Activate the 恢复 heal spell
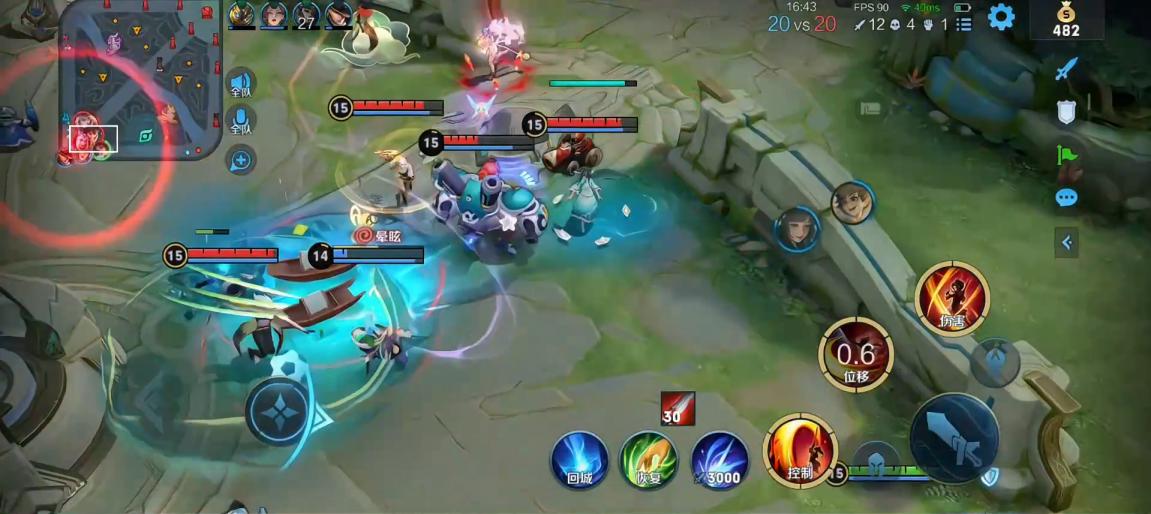This screenshot has height=514, width=1151. tap(649, 460)
